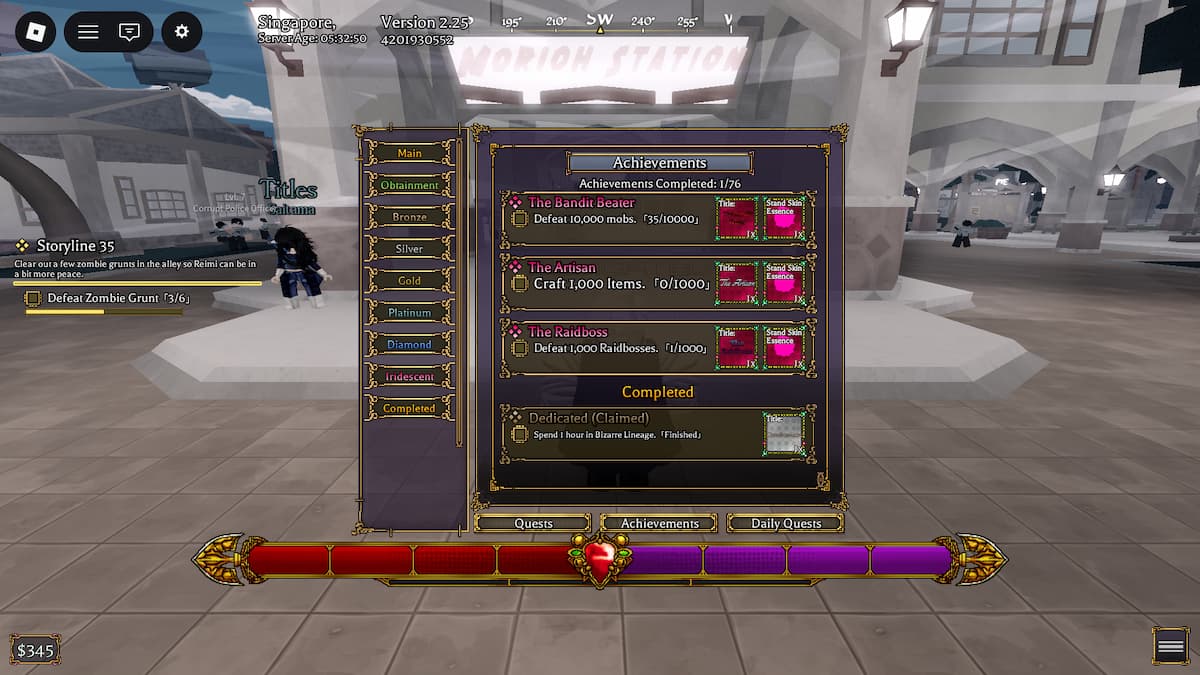
Task: Open the Gold titles tab
Action: tap(409, 281)
